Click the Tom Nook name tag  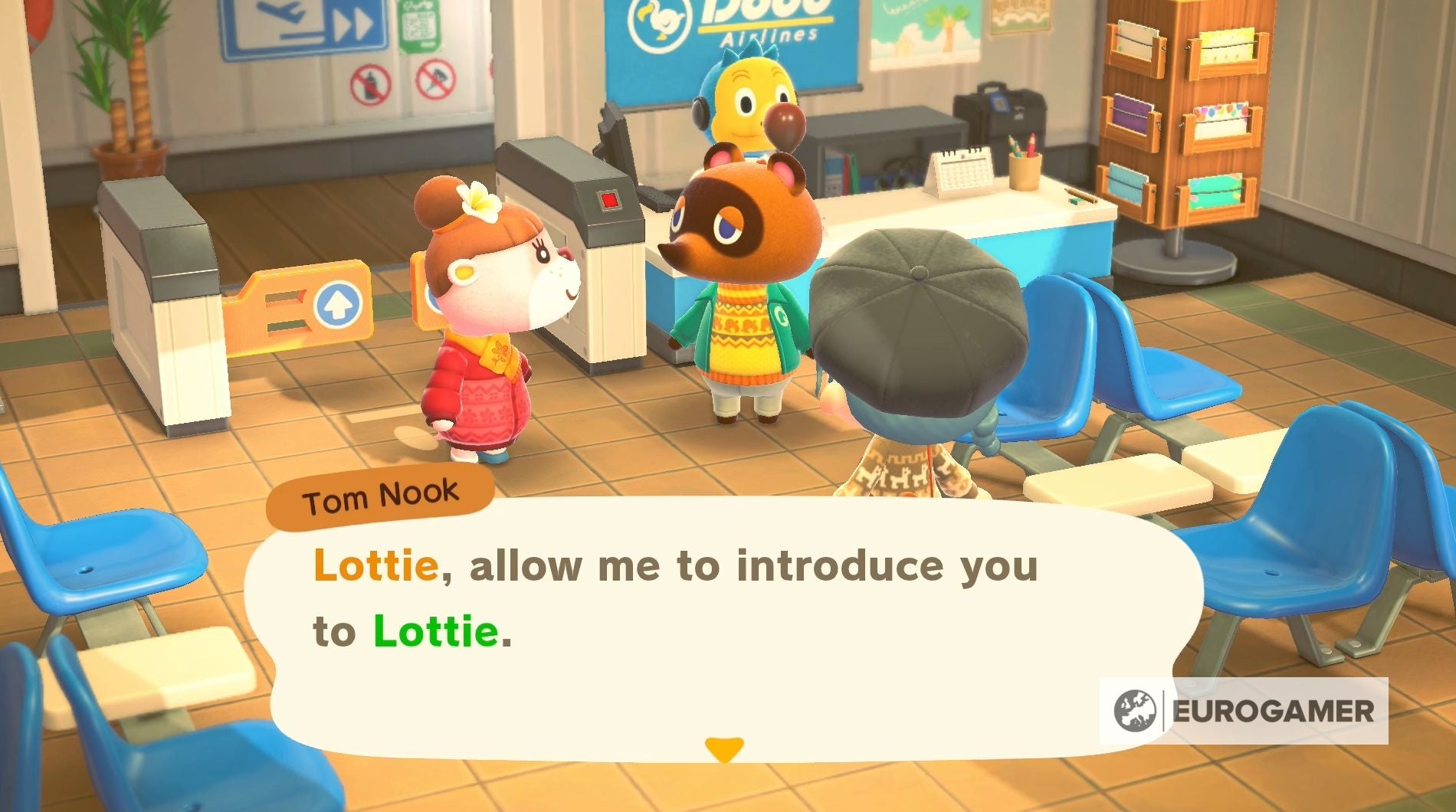click(379, 498)
